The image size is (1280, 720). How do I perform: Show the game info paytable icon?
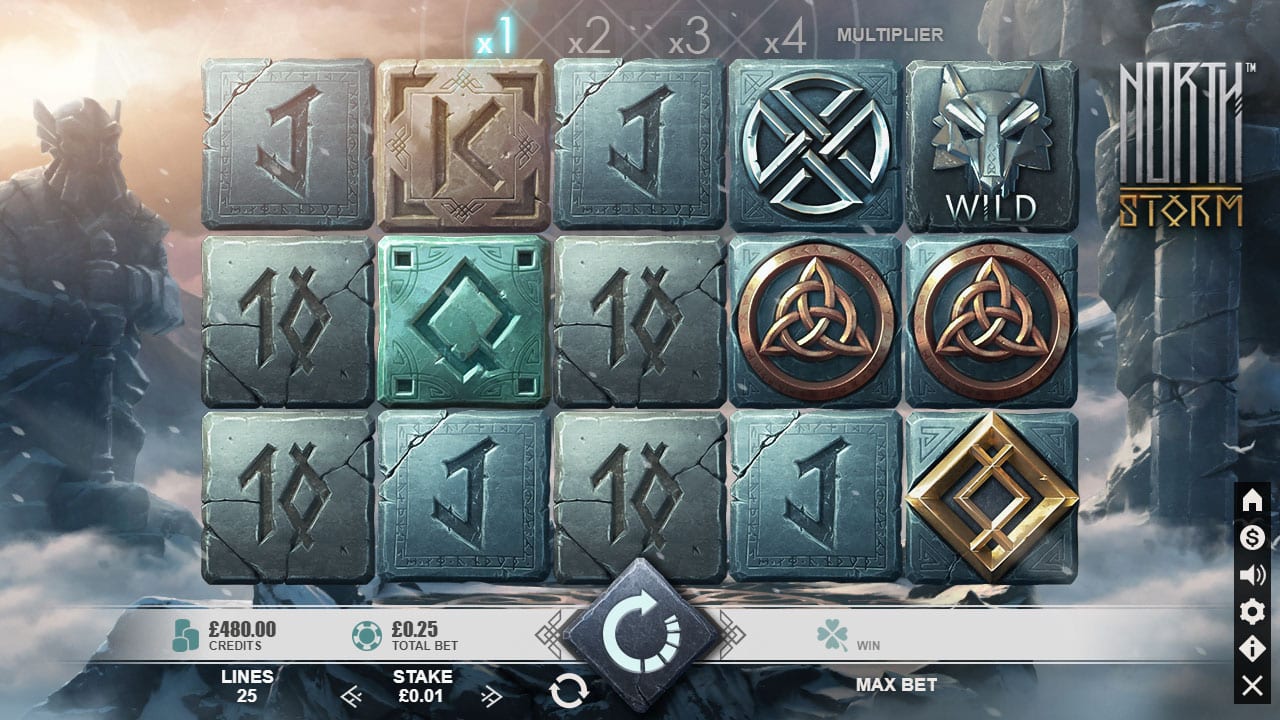click(x=1252, y=649)
